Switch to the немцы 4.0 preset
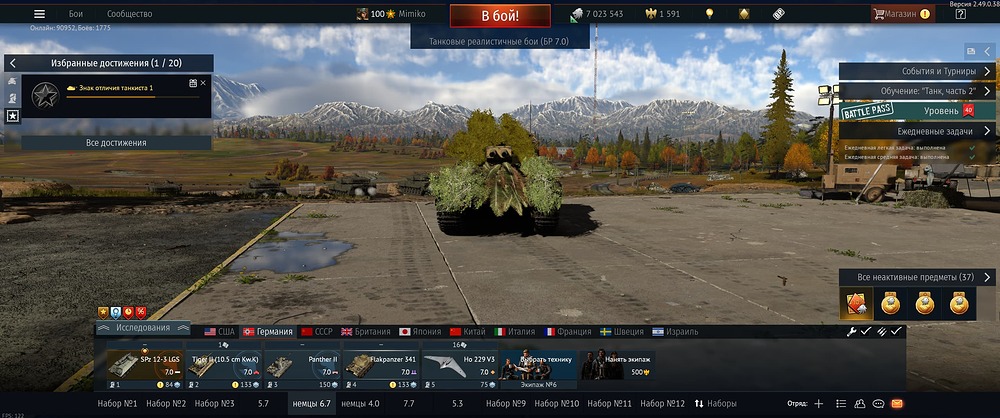 (x=360, y=403)
